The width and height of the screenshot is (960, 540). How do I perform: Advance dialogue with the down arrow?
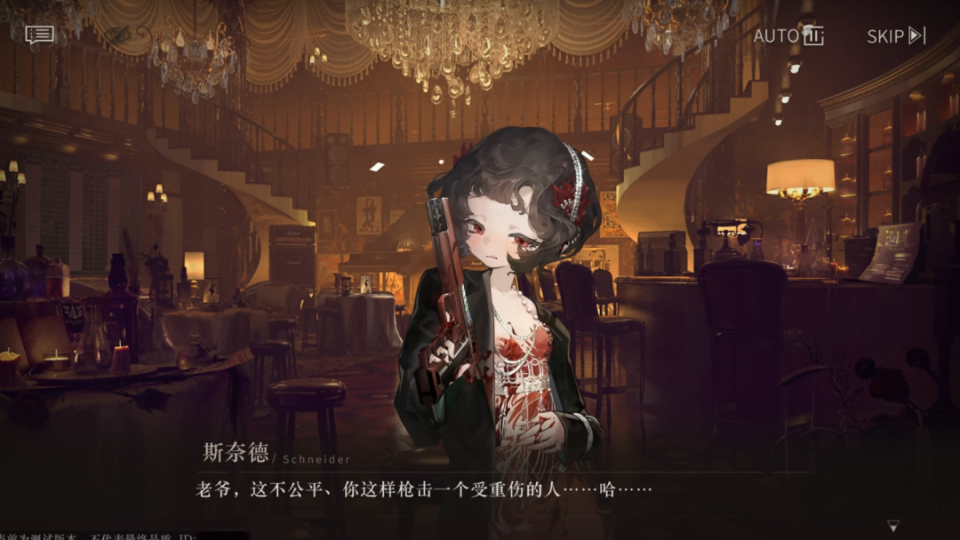pos(893,525)
